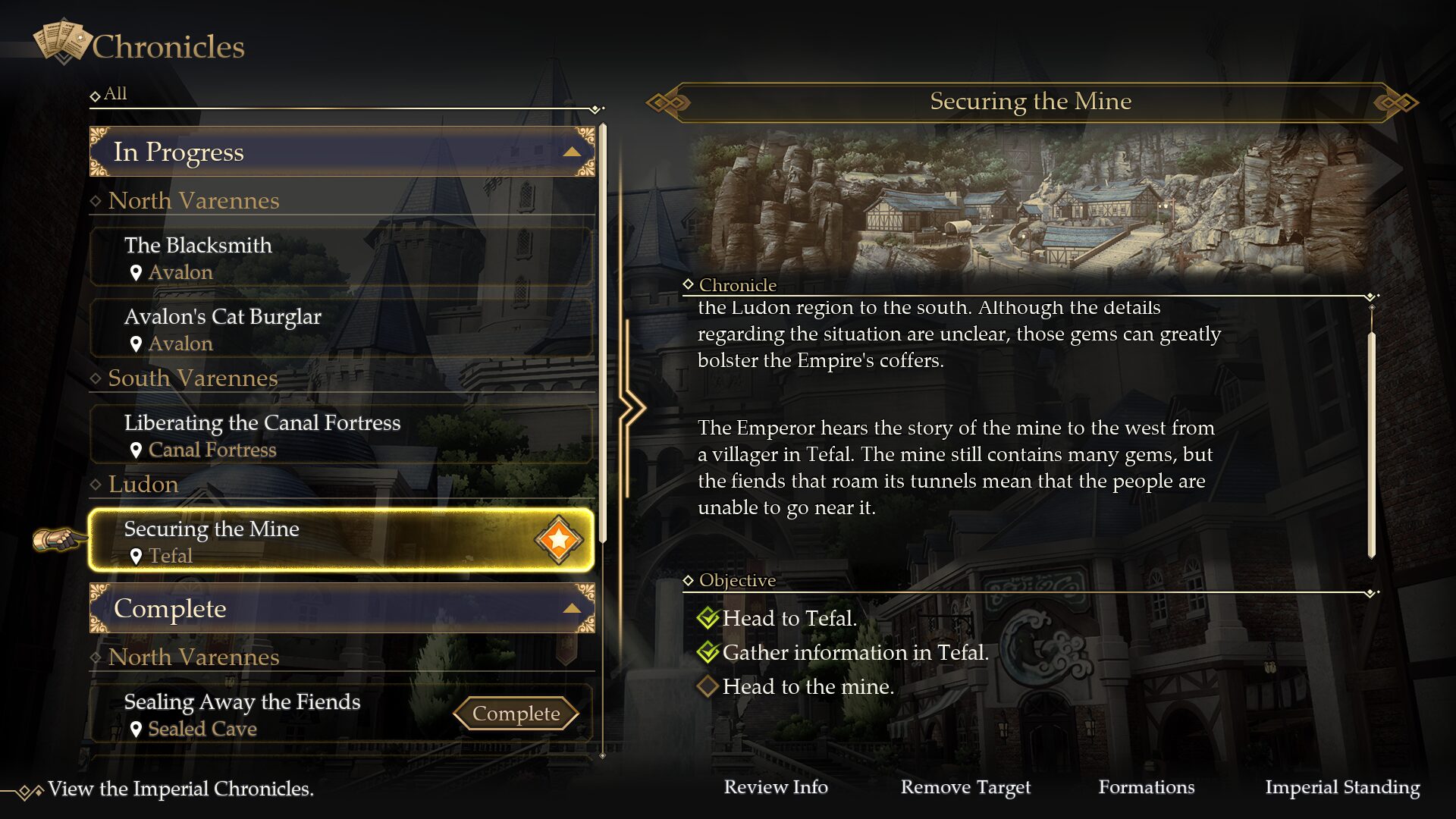Open the Formations screen
Image resolution: width=1456 pixels, height=819 pixels.
[1146, 787]
